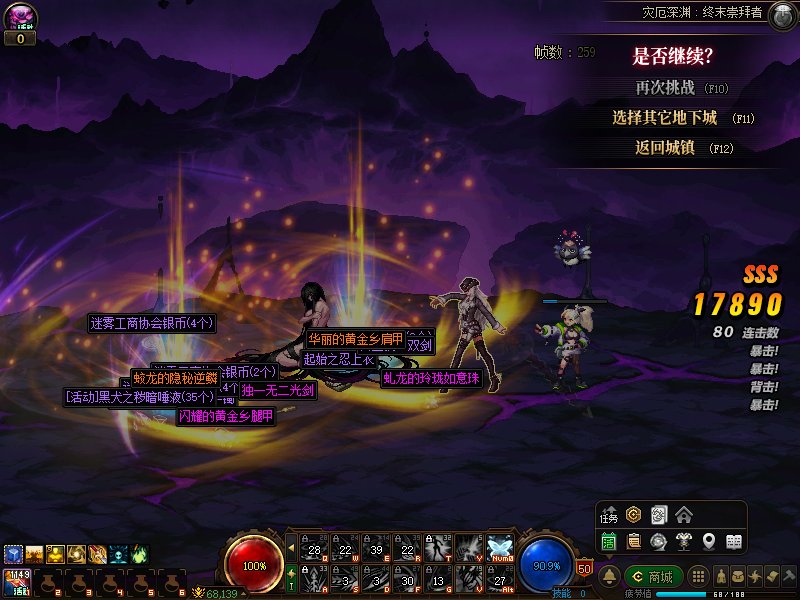800x600 pixels.
Task: Open the hammer icon at the bar's end
Action: click(790, 576)
